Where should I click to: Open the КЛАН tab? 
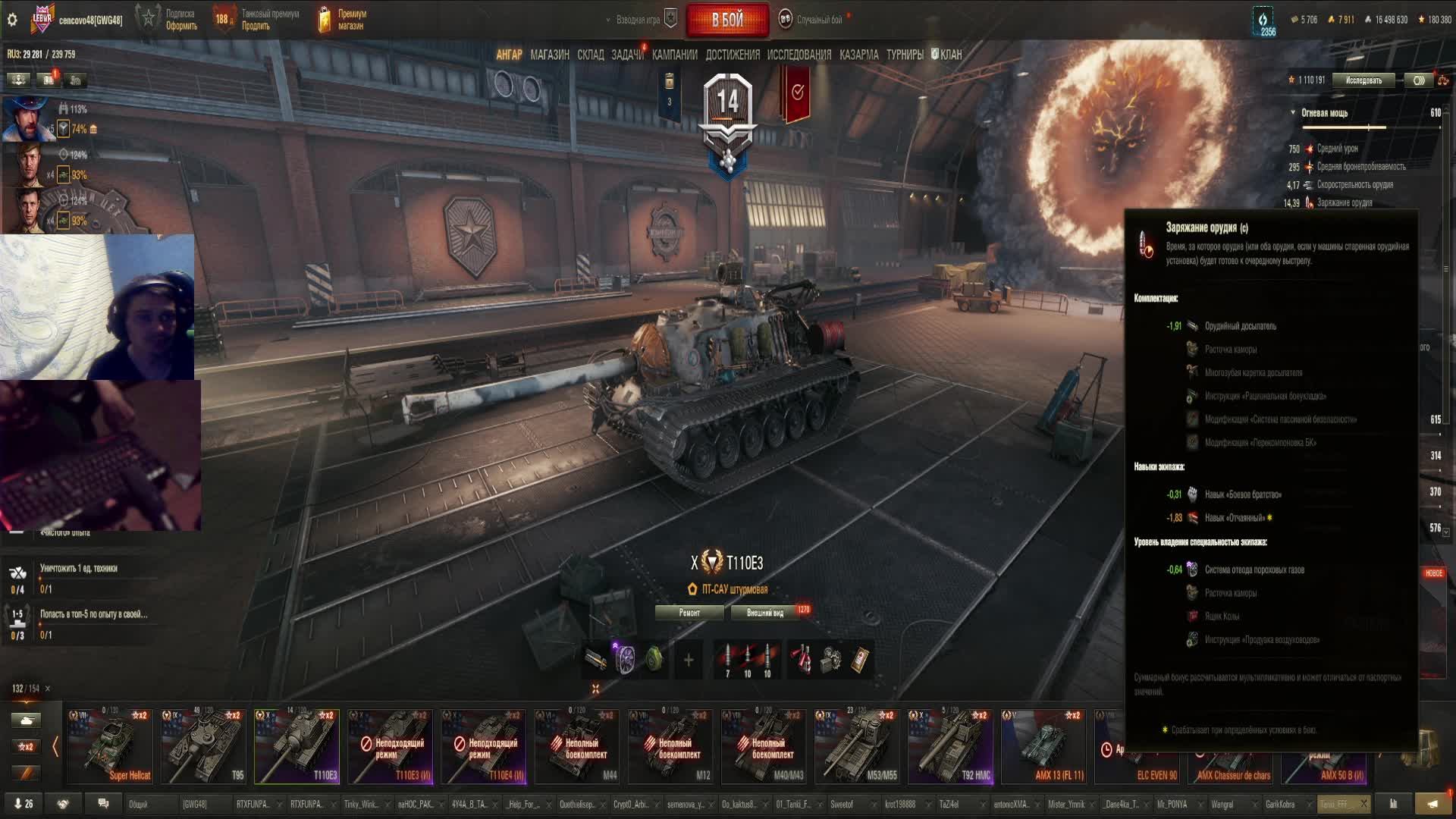[947, 55]
